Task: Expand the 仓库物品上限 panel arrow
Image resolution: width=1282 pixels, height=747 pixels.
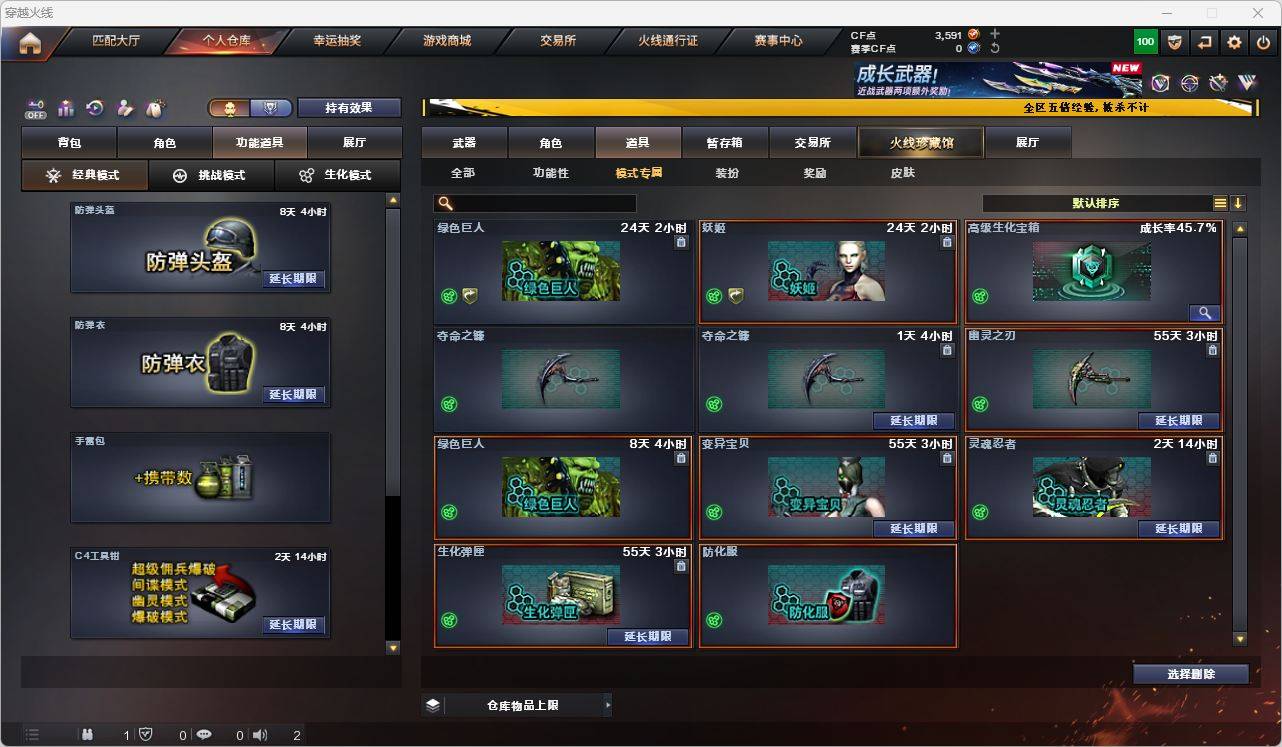Action: click(607, 704)
